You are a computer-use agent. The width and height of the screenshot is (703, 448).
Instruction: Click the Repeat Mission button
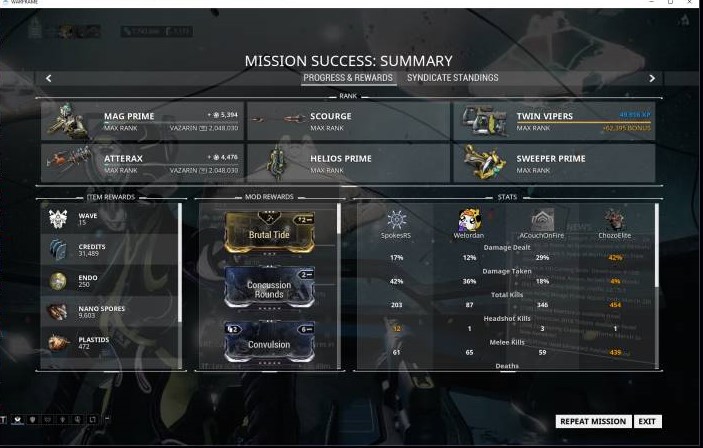tap(594, 422)
